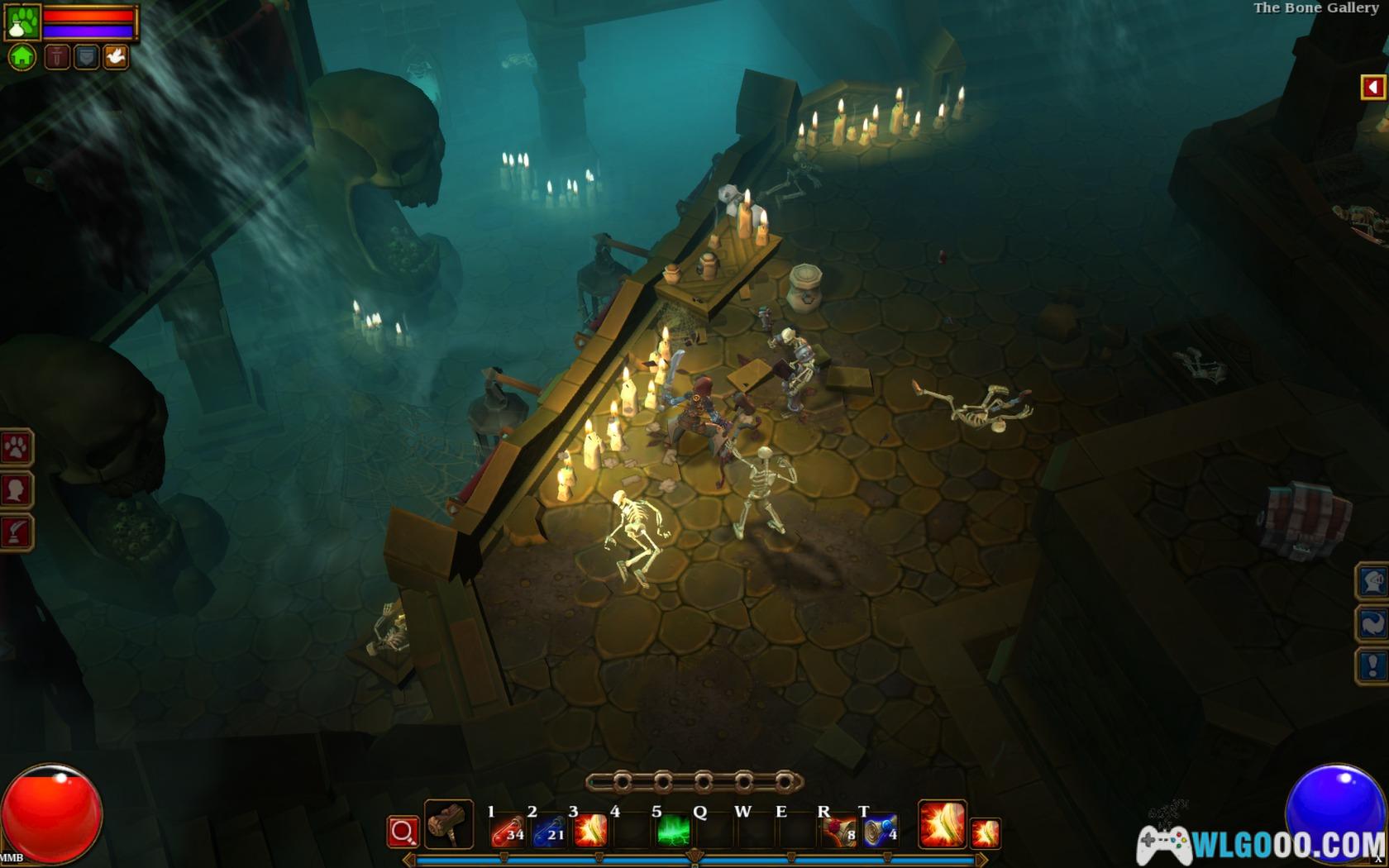
Task: Click the red magnifying glass button
Action: click(x=403, y=832)
